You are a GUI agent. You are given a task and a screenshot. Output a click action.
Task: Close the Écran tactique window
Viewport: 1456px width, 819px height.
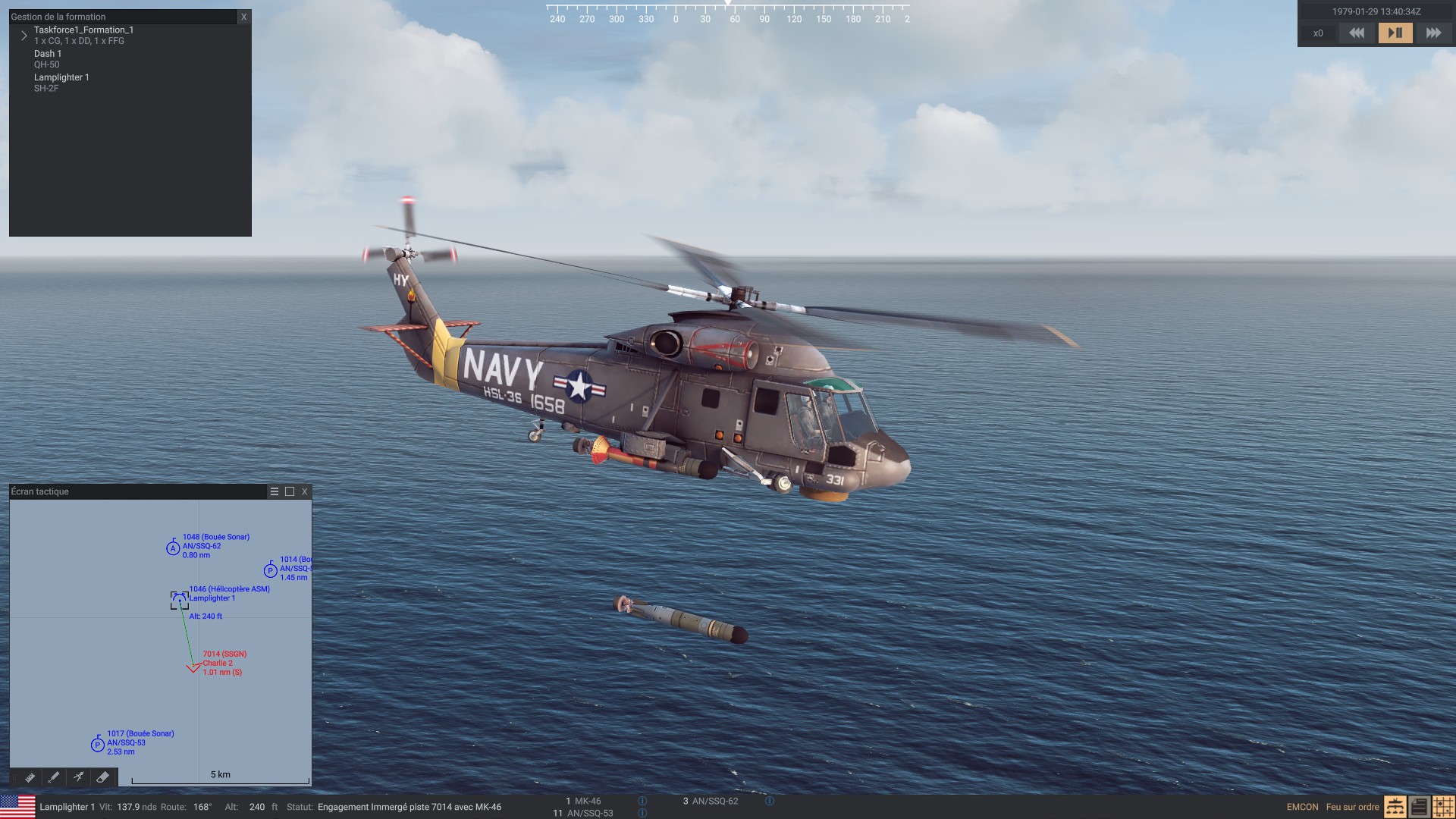tap(305, 491)
